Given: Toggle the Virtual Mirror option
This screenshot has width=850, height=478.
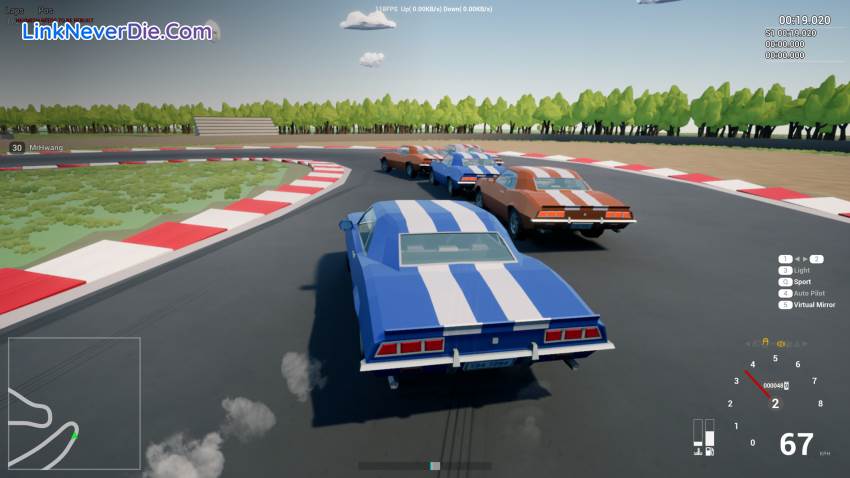Looking at the screenshot, I should coord(813,304).
